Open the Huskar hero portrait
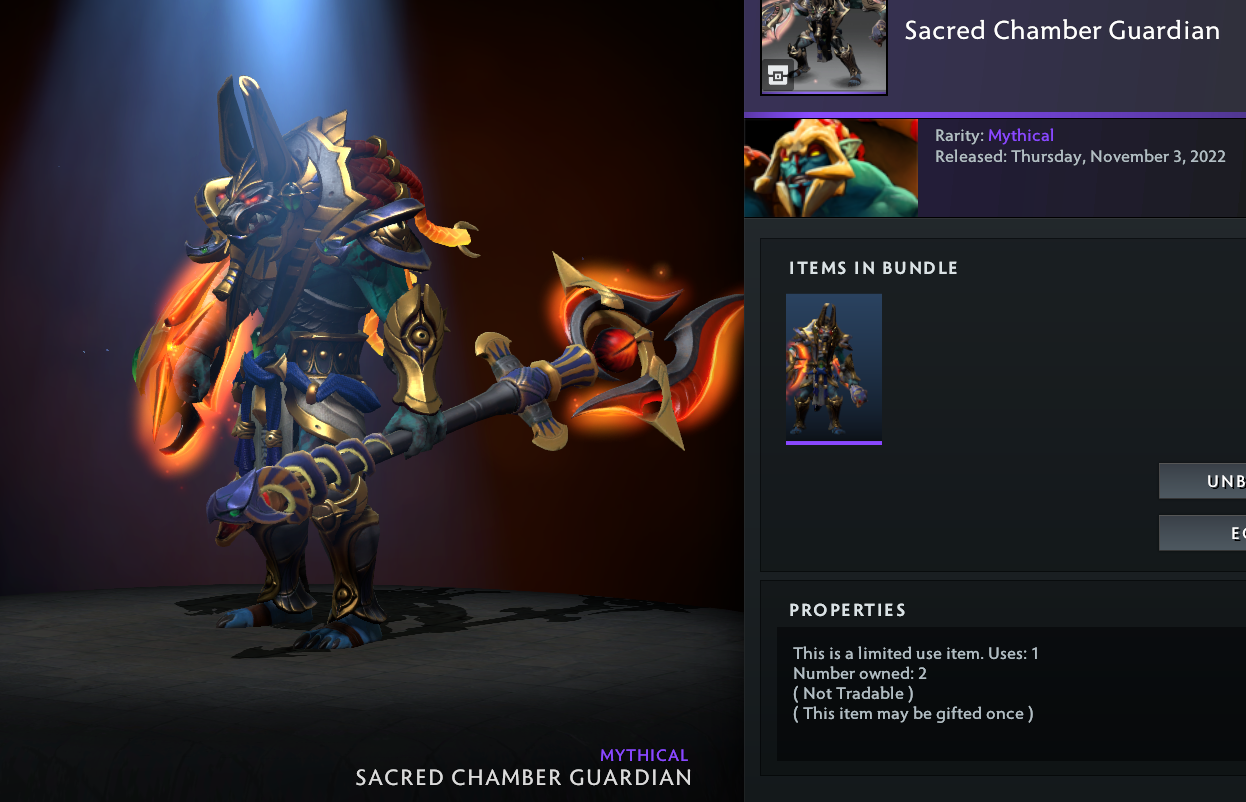Image resolution: width=1246 pixels, height=802 pixels. (831, 168)
